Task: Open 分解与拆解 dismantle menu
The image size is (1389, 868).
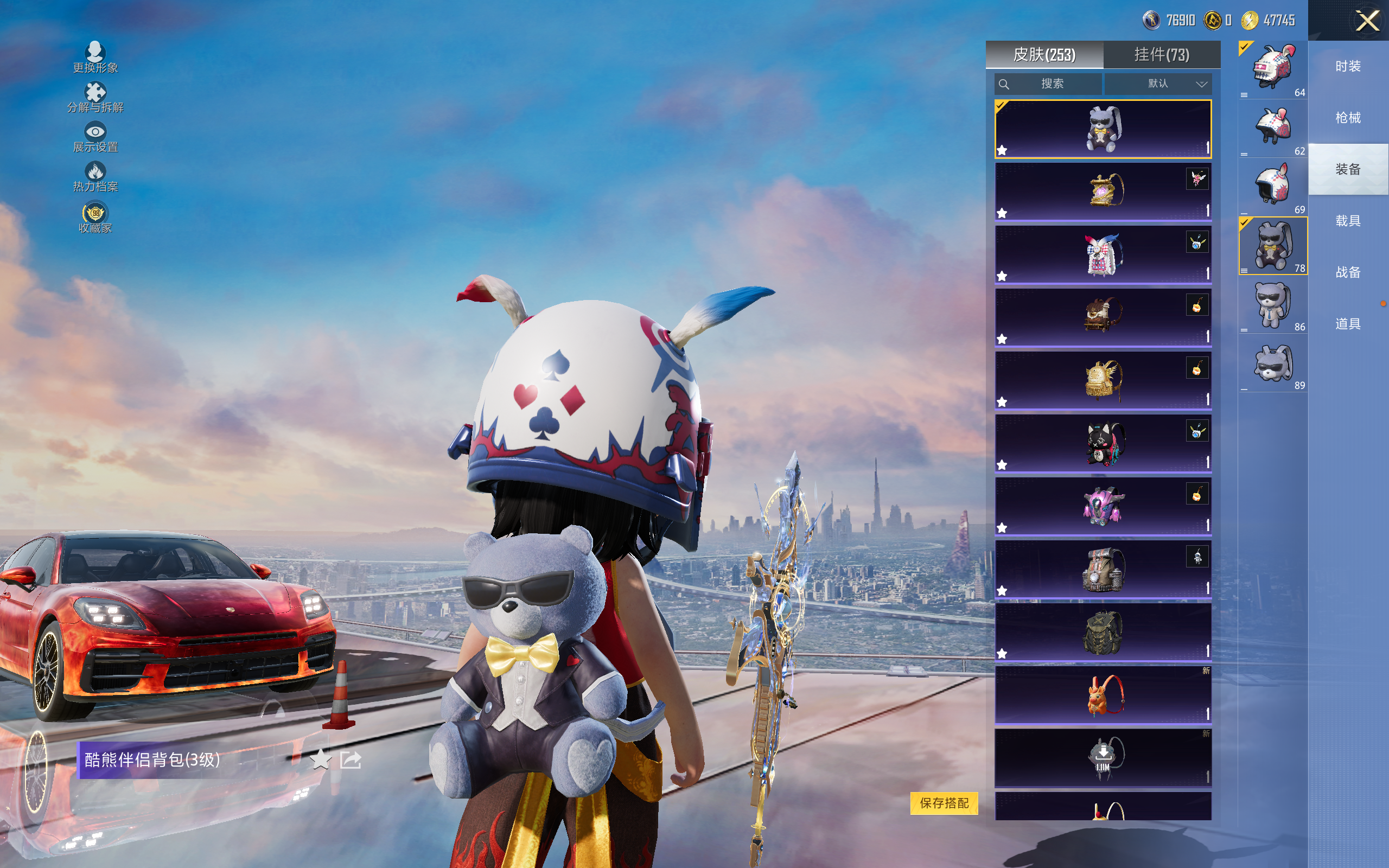Action: 95,98
